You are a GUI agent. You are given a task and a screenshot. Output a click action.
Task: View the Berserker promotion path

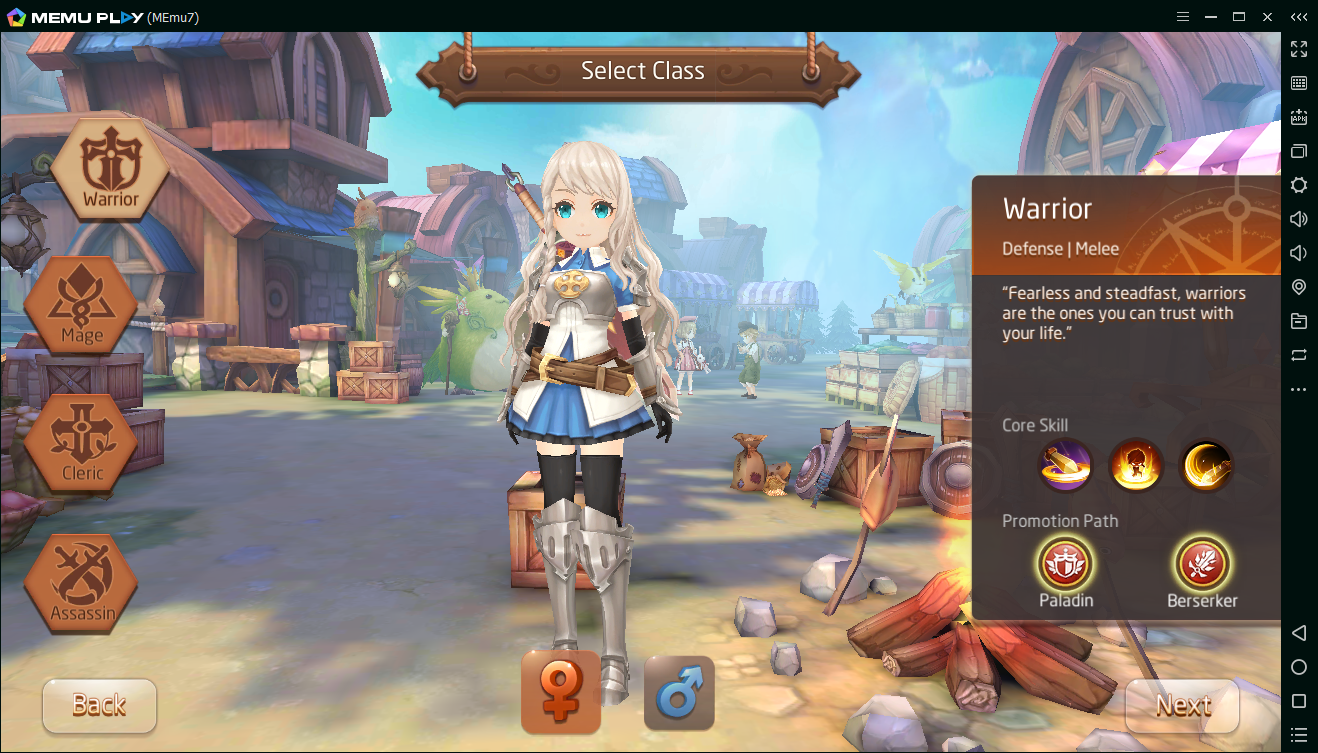pos(1202,564)
